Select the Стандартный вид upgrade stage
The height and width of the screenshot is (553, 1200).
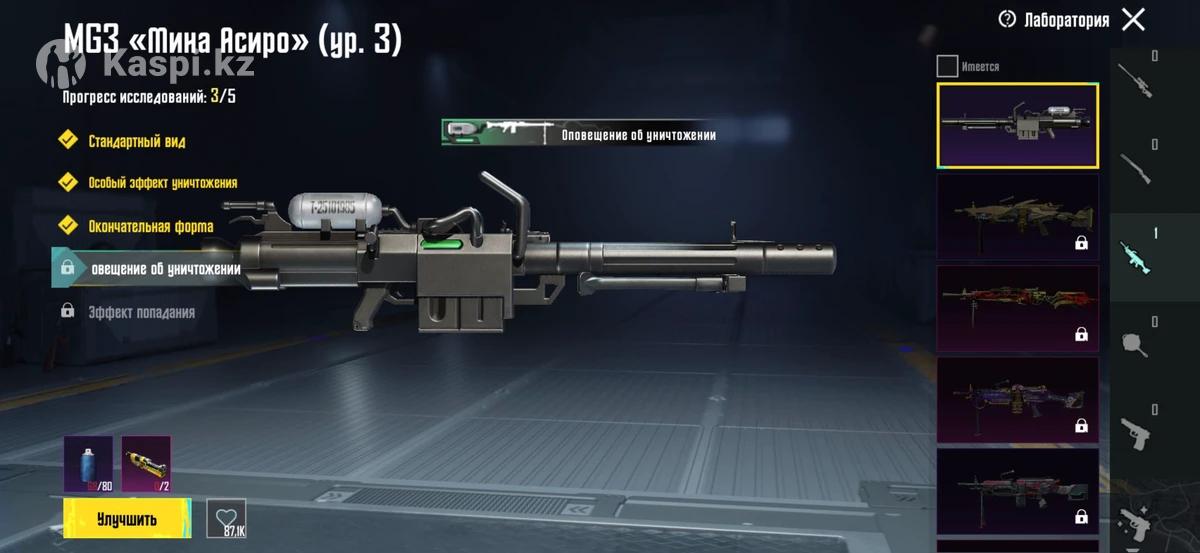[136, 141]
